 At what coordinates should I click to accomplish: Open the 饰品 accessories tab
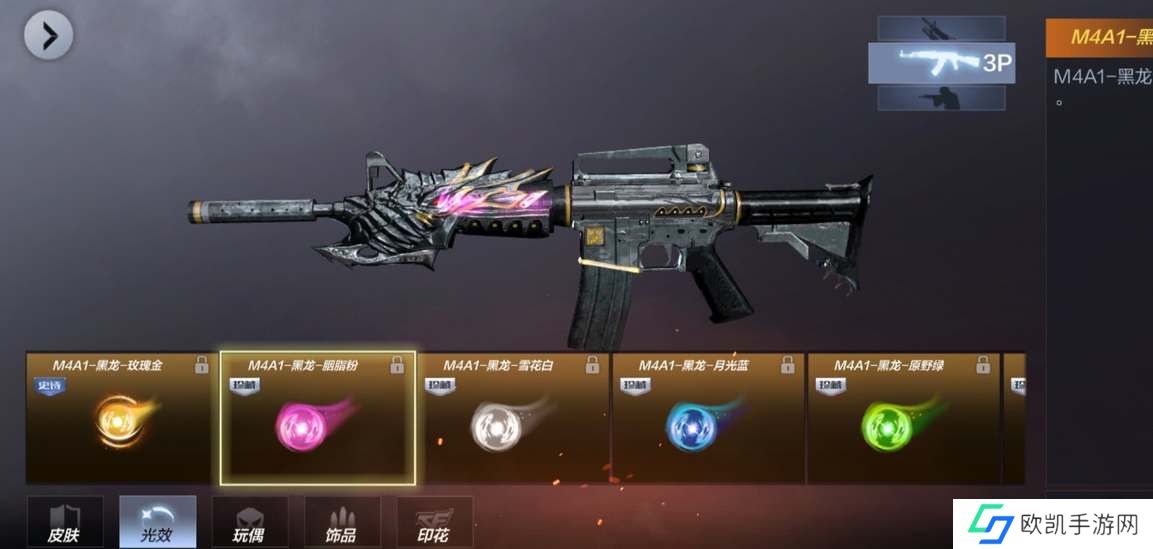click(x=342, y=522)
